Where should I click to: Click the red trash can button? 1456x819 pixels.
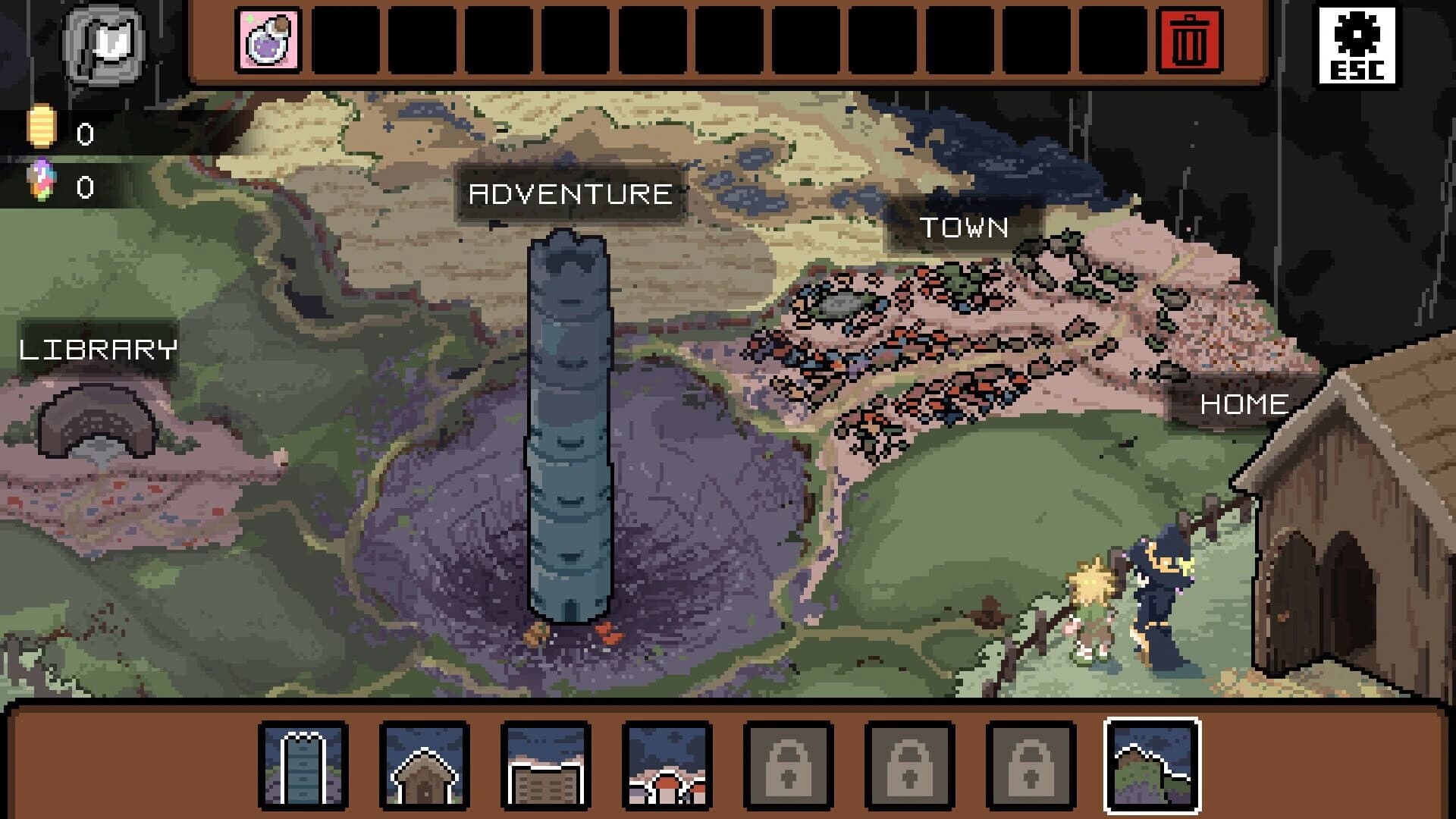1189,40
